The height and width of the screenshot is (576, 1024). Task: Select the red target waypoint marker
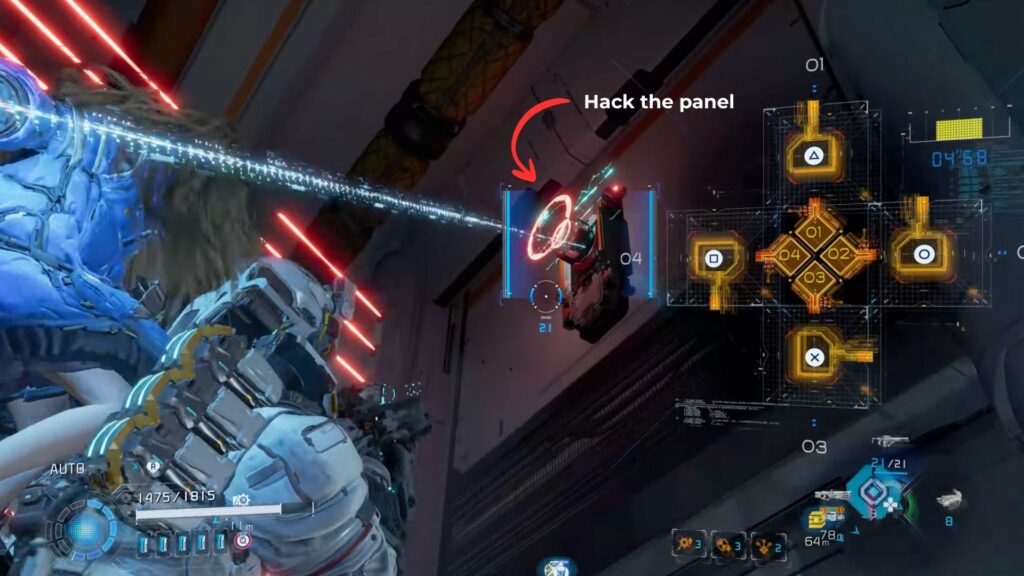(x=242, y=541)
